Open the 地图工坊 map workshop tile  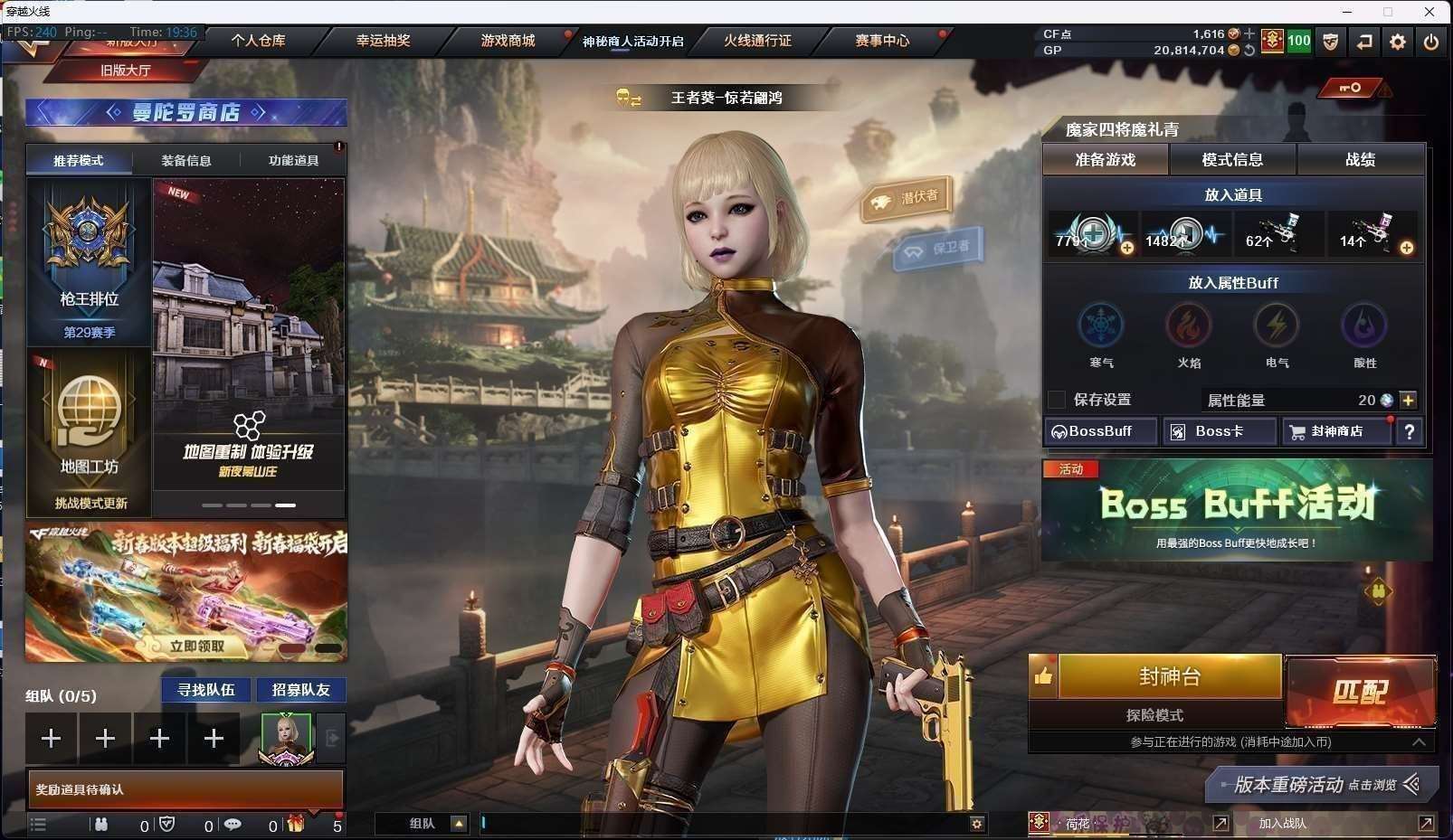pyautogui.click(x=89, y=432)
